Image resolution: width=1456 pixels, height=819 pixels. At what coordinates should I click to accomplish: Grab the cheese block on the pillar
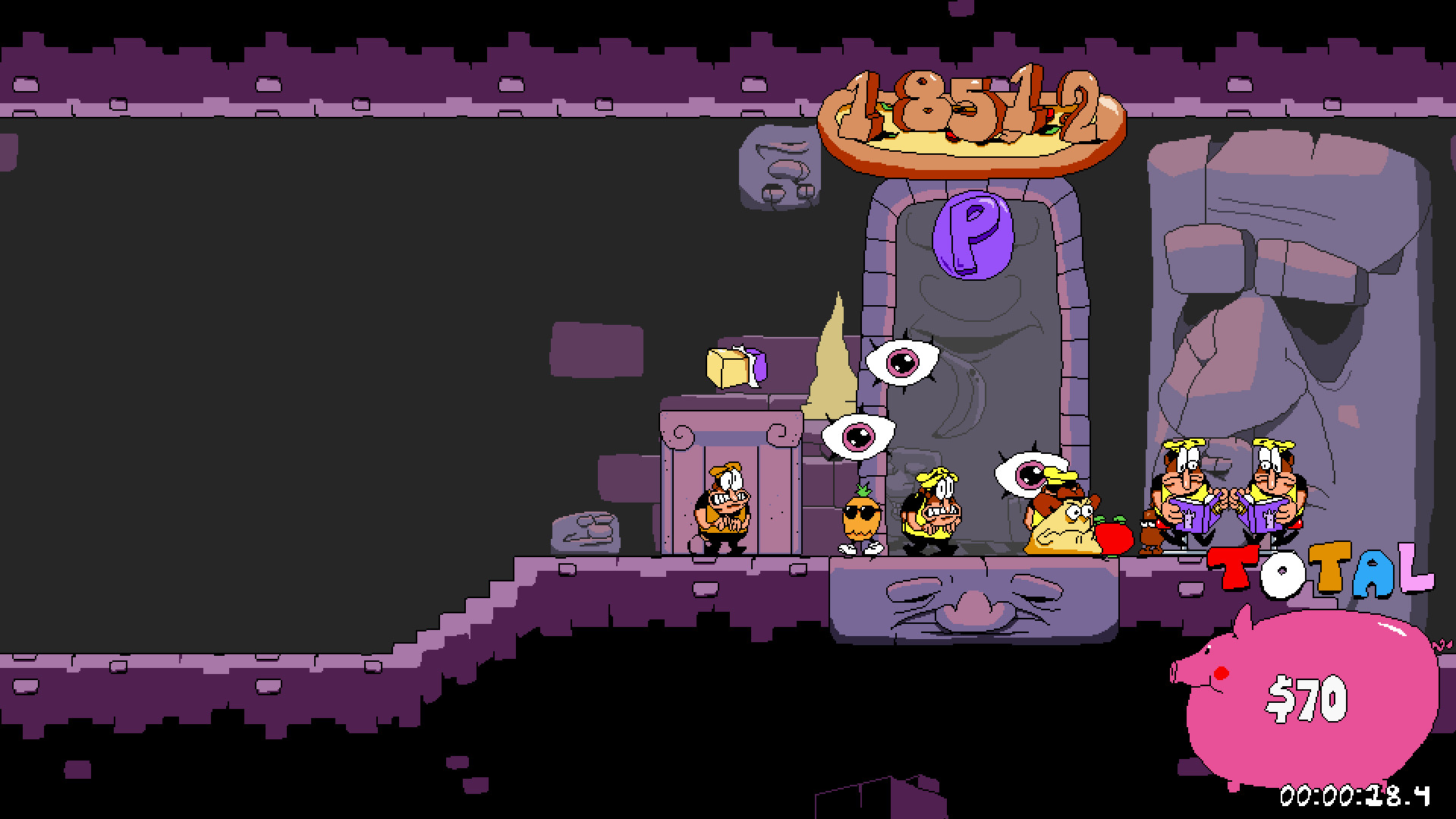click(x=729, y=367)
